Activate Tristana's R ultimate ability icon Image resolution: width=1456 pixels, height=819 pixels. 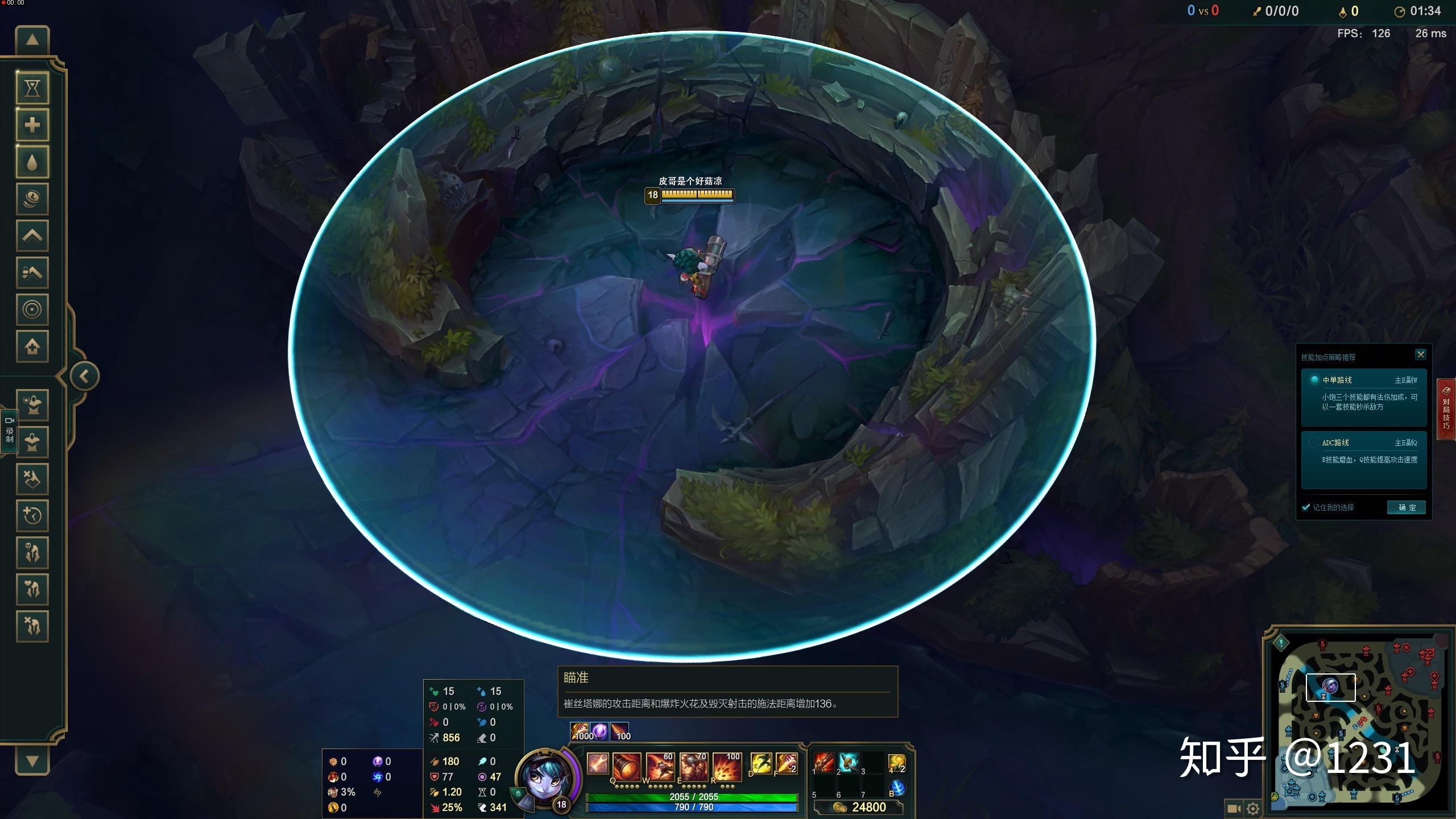coord(727,766)
